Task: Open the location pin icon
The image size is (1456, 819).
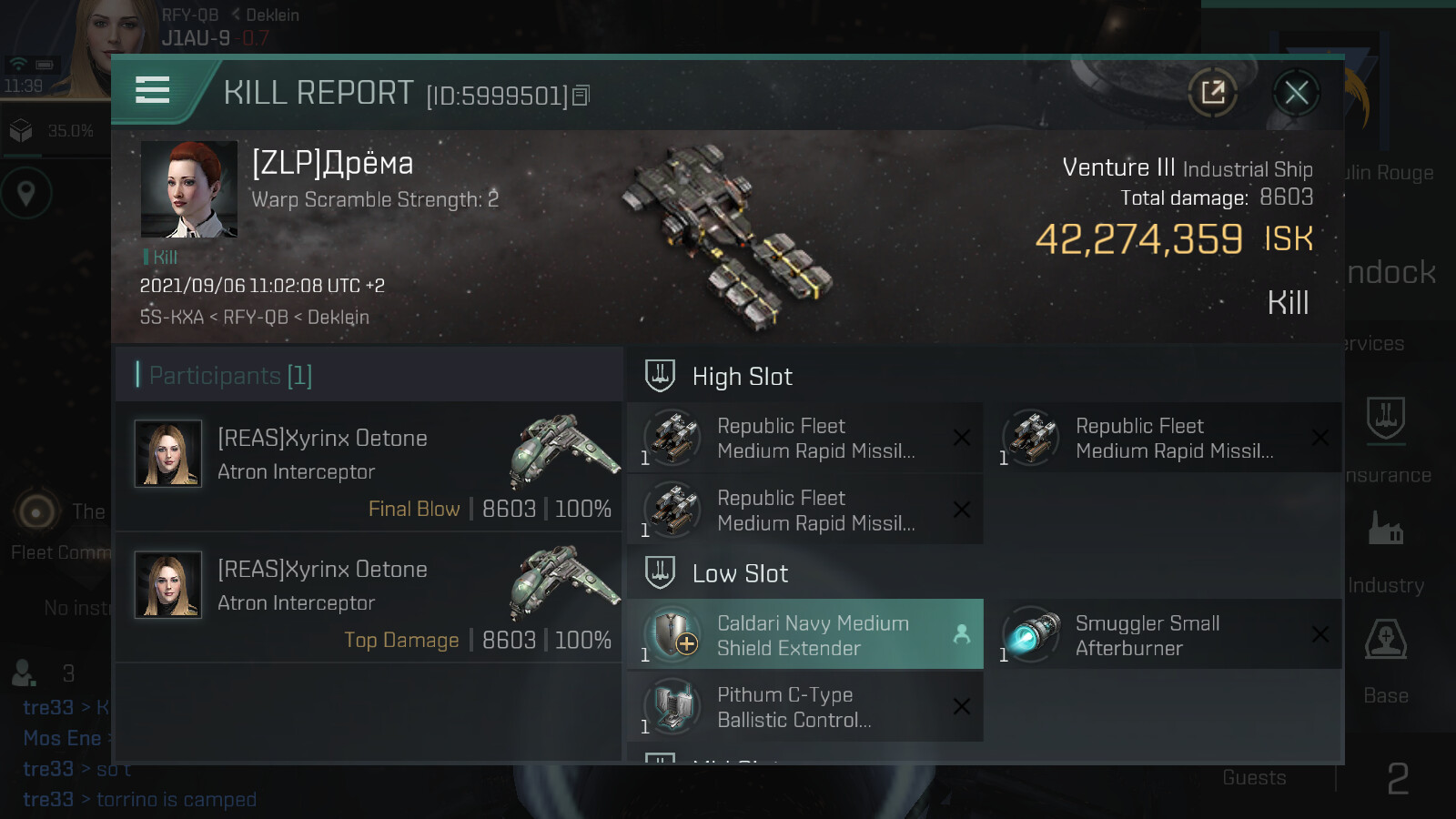Action: pos(26,193)
